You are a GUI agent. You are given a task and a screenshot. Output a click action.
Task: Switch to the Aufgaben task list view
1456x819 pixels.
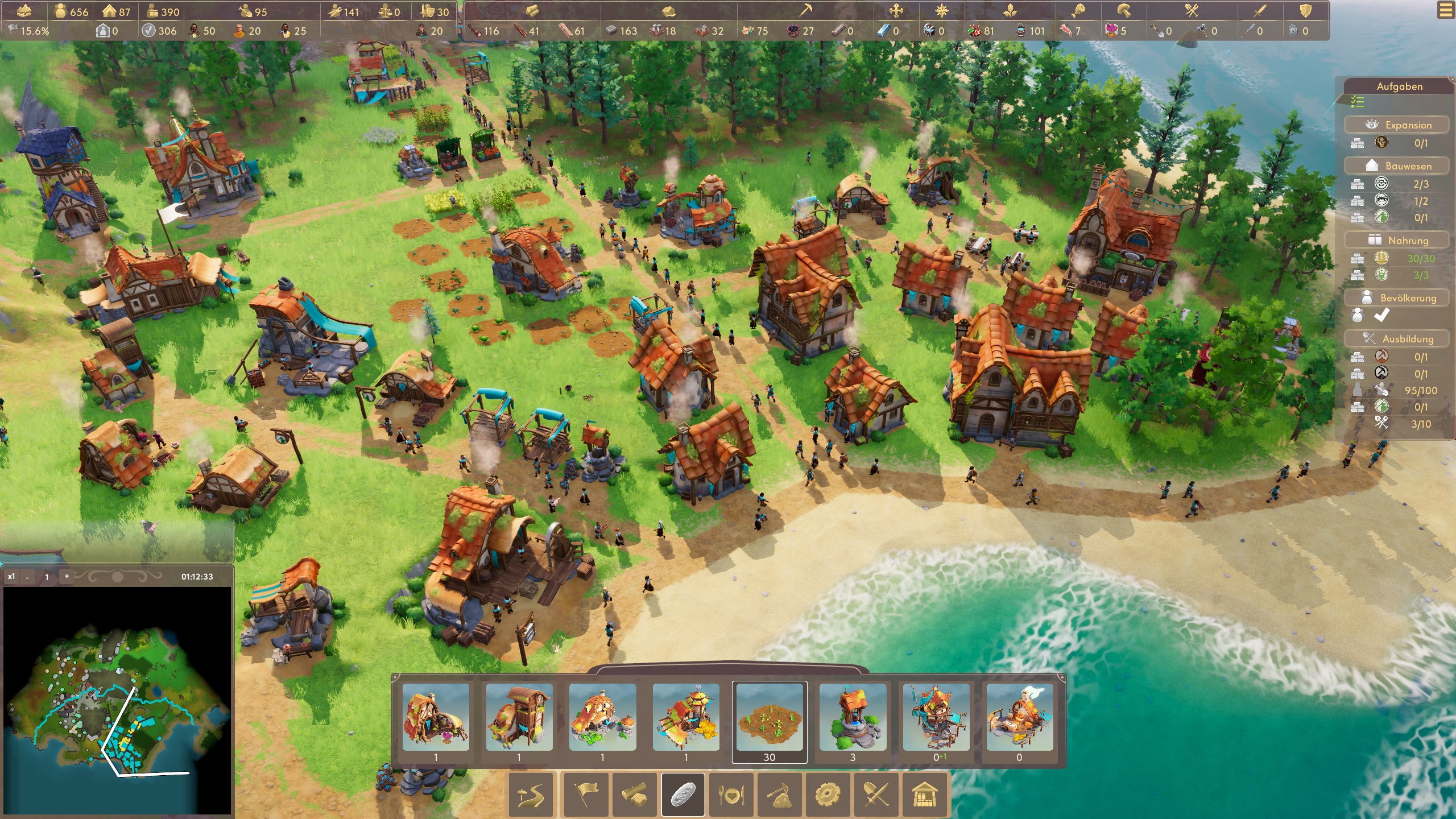1357,102
